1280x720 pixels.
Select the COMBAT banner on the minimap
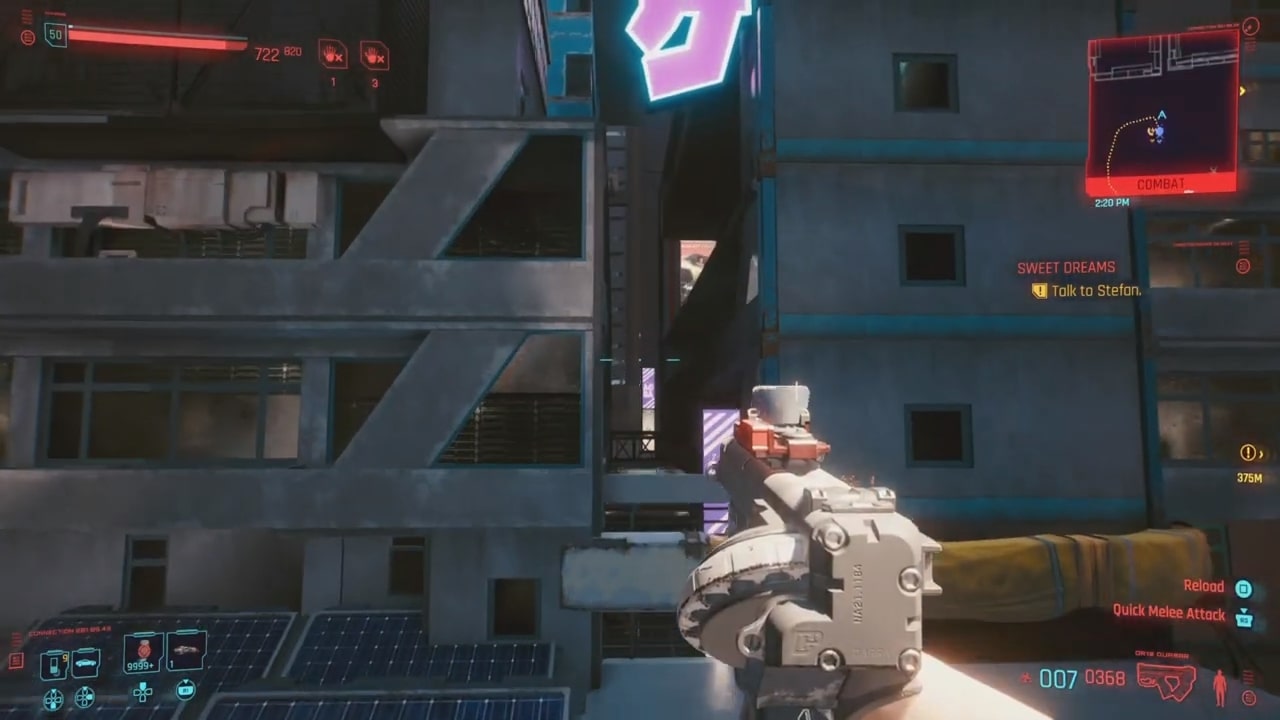(x=1161, y=183)
